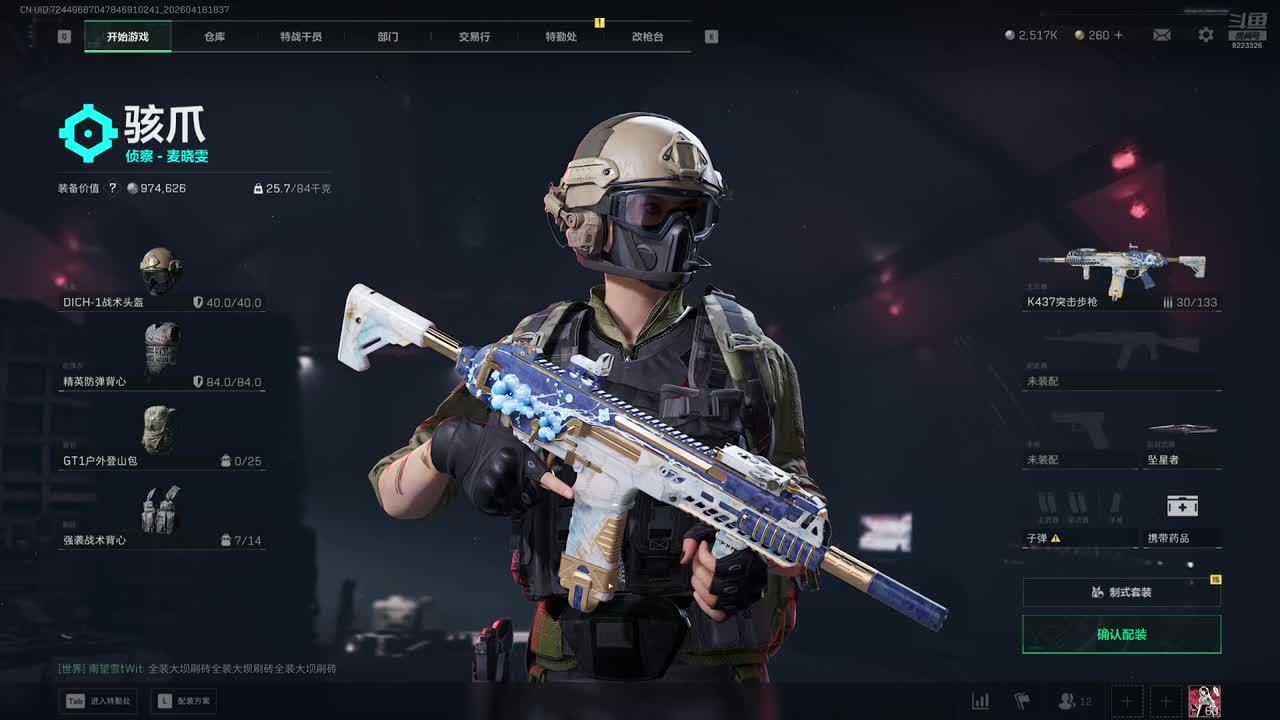Viewport: 1280px width, 720px height.
Task: Open the 仓库 warehouse tab
Action: click(214, 37)
